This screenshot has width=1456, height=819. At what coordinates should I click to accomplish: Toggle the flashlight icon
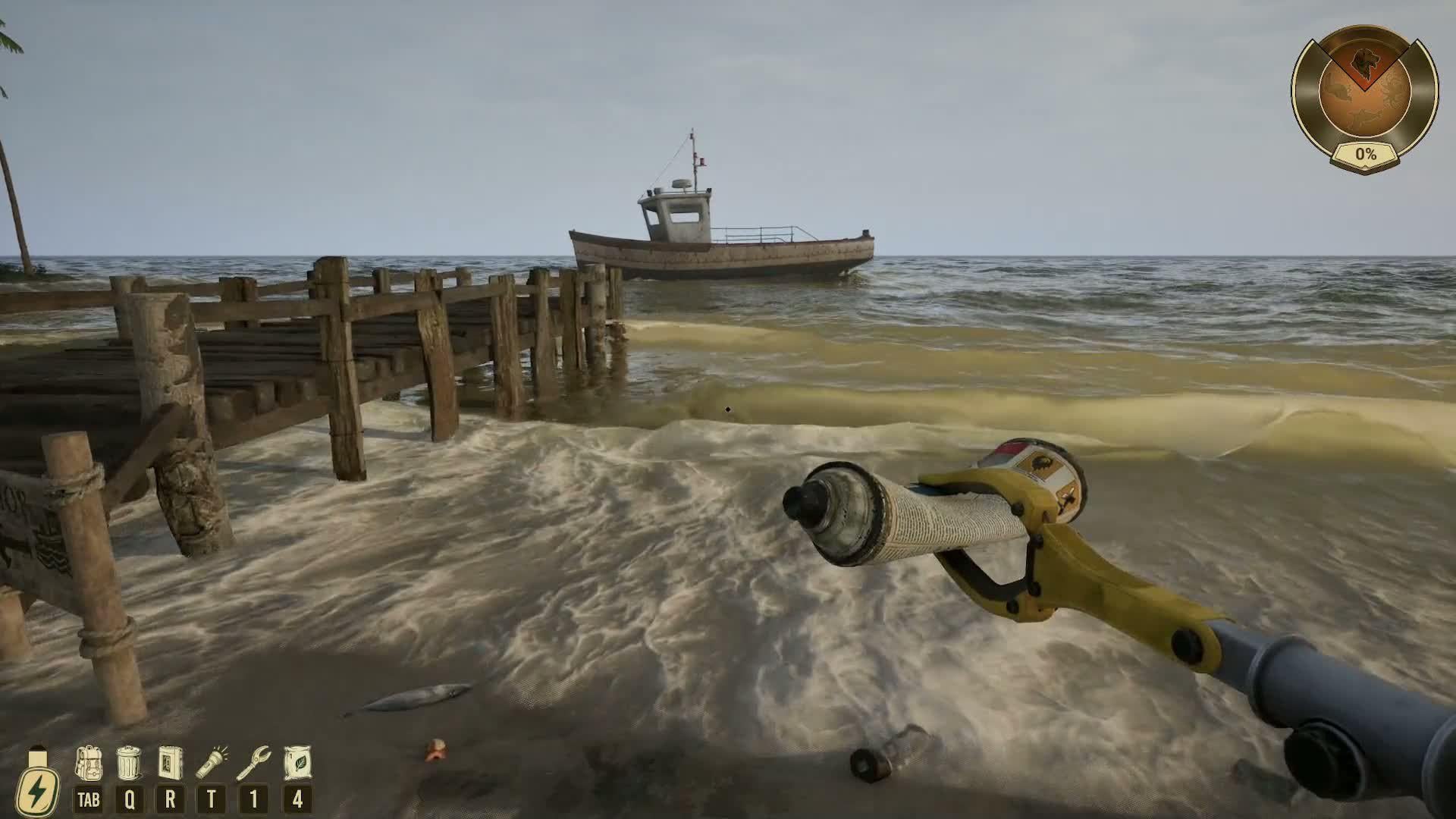click(212, 763)
